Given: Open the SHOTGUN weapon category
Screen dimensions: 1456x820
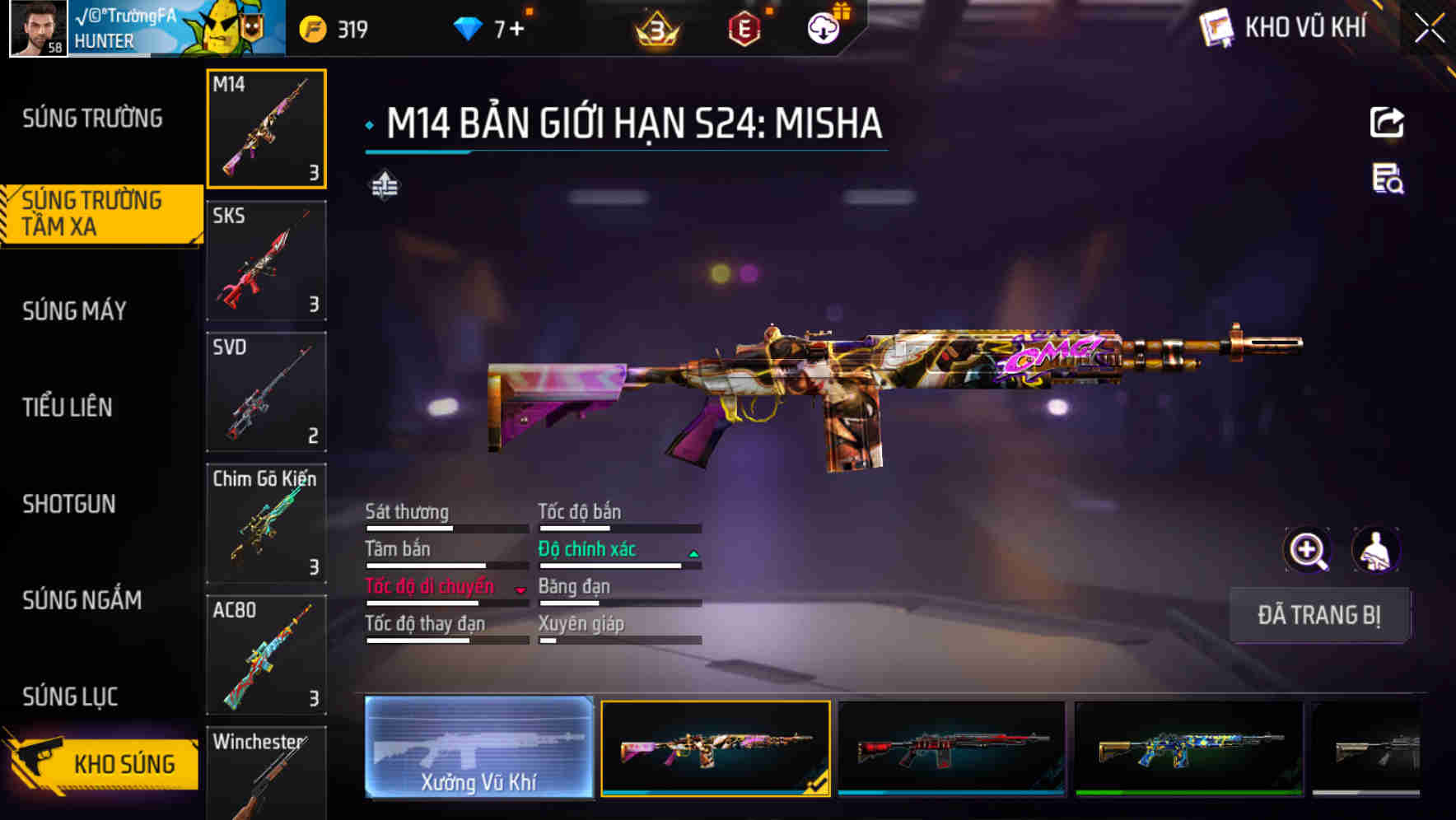Looking at the screenshot, I should pos(69,503).
